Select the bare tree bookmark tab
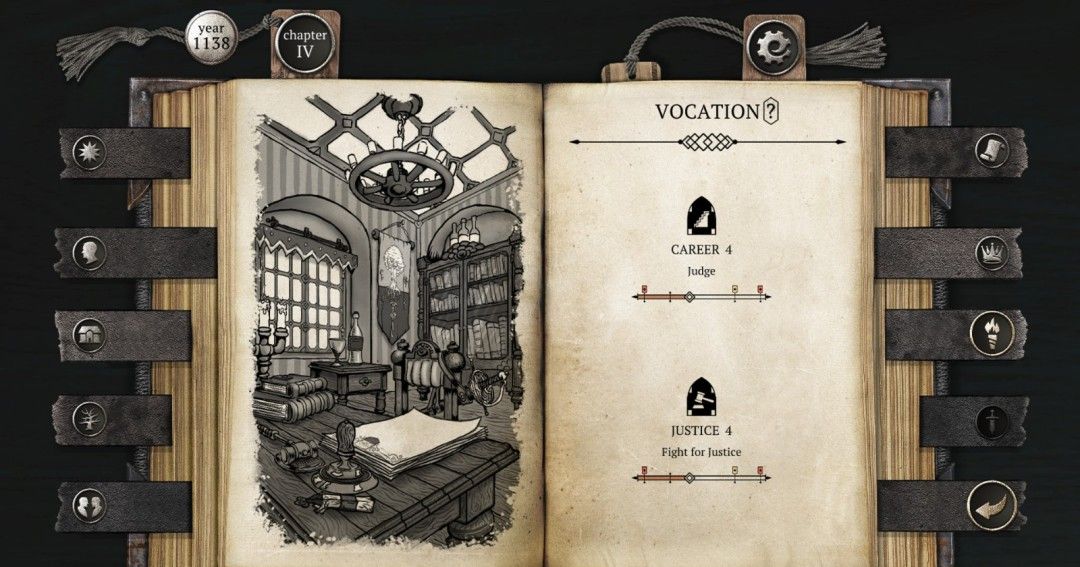The height and width of the screenshot is (567, 1080). 89,419
